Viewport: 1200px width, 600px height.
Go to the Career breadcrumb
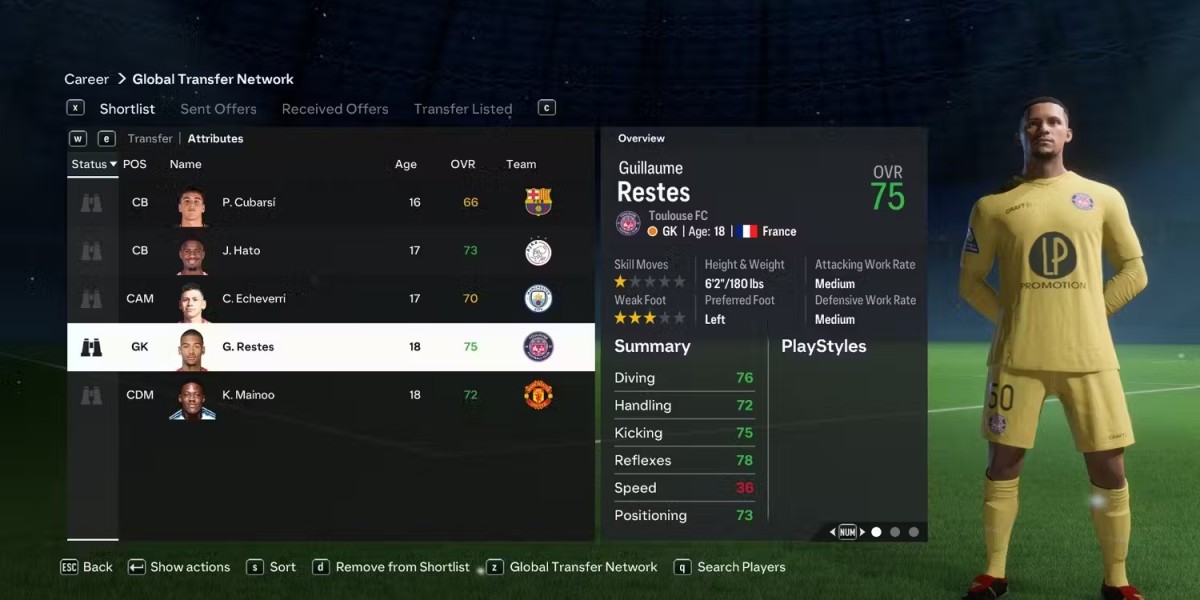click(x=87, y=79)
